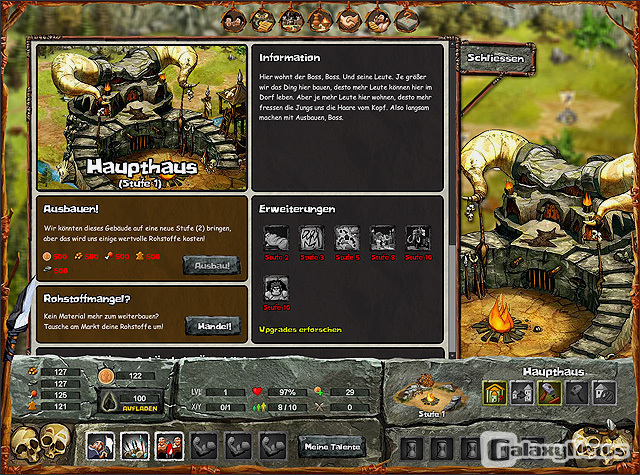
Task: Select the white claws talent slot
Action: (134, 445)
